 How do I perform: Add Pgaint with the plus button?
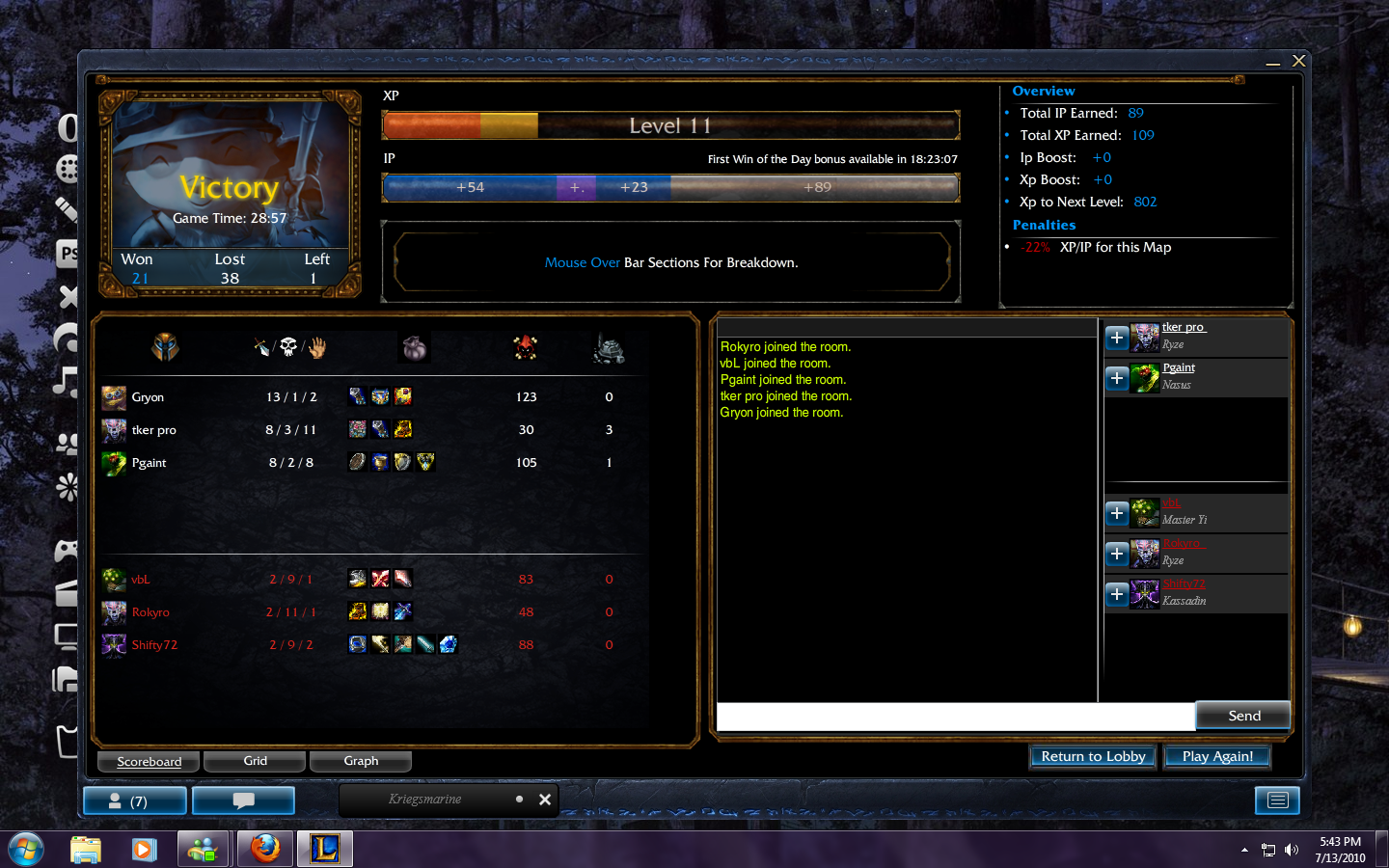(x=1117, y=378)
